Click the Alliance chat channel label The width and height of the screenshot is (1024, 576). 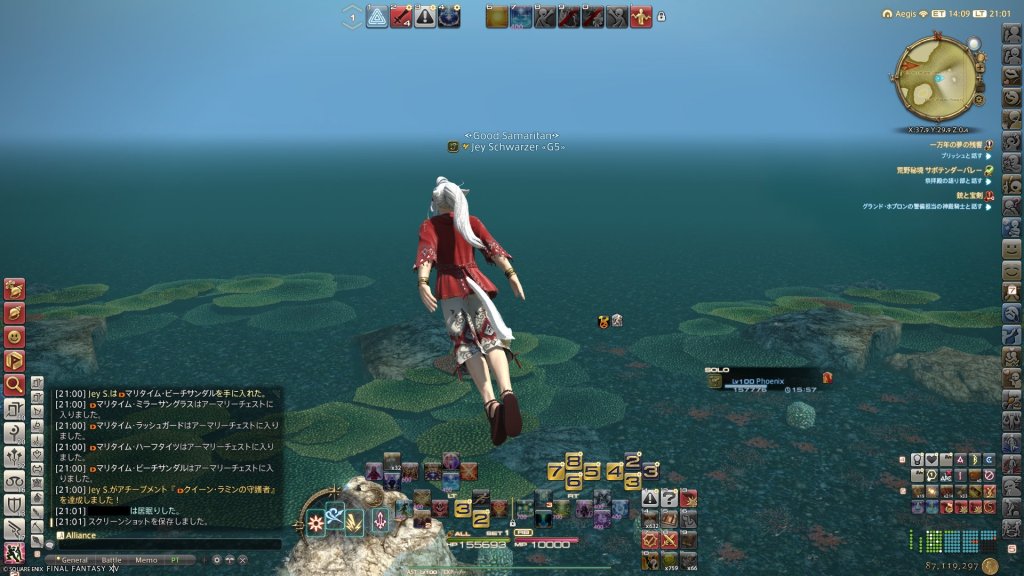82,535
